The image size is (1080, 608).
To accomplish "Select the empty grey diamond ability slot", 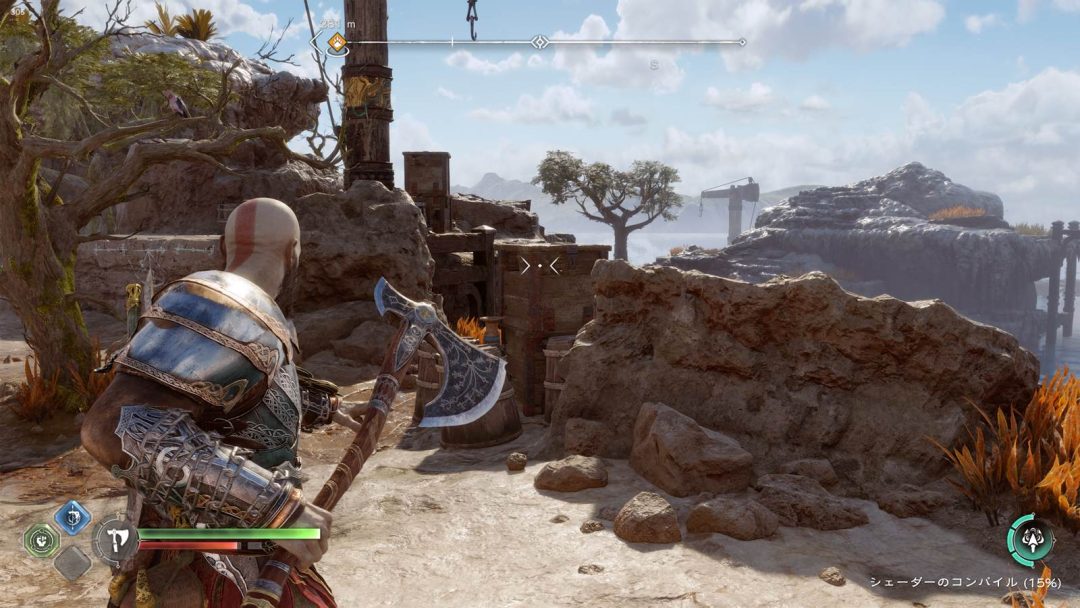I will (72, 562).
